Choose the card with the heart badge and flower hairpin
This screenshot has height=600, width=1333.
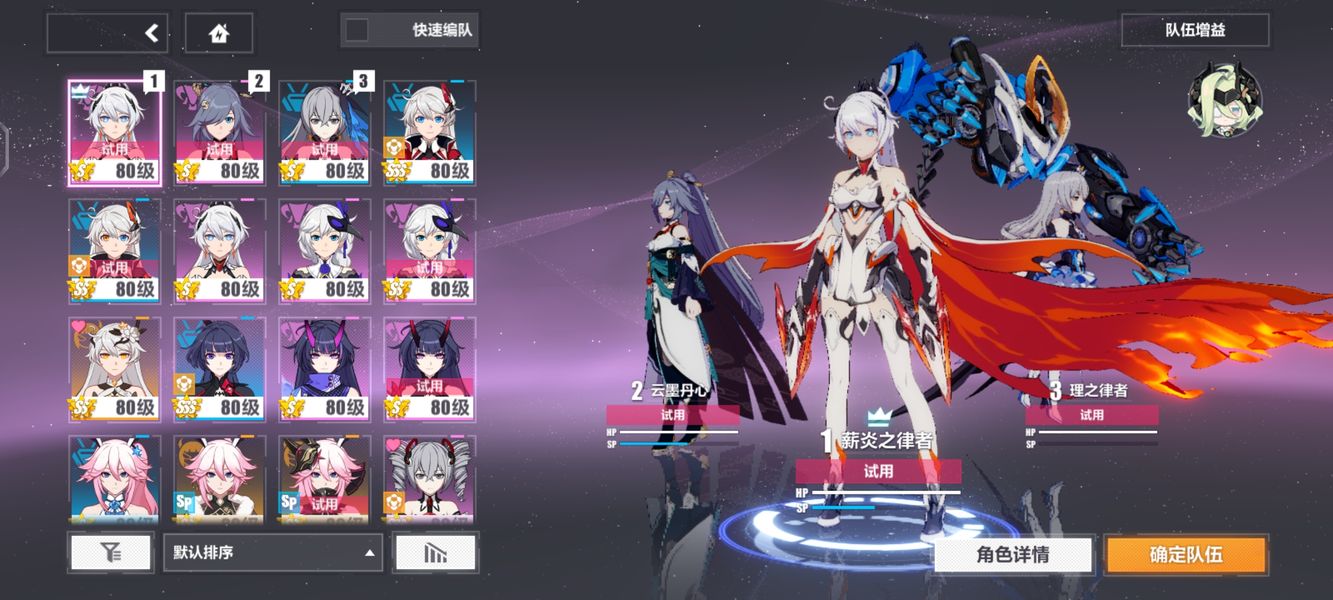pyautogui.click(x=114, y=369)
